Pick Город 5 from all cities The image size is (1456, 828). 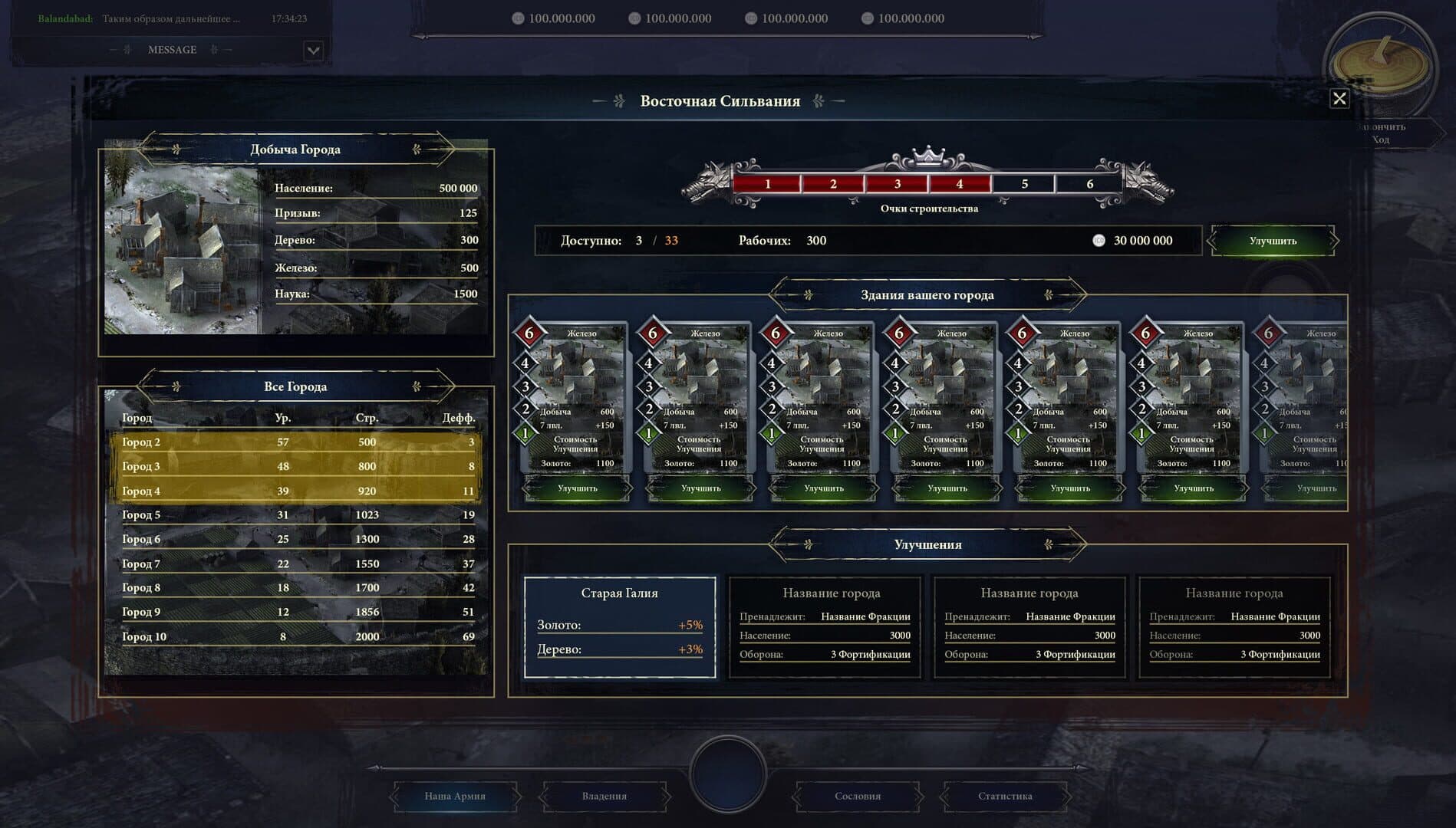pyautogui.click(x=298, y=515)
